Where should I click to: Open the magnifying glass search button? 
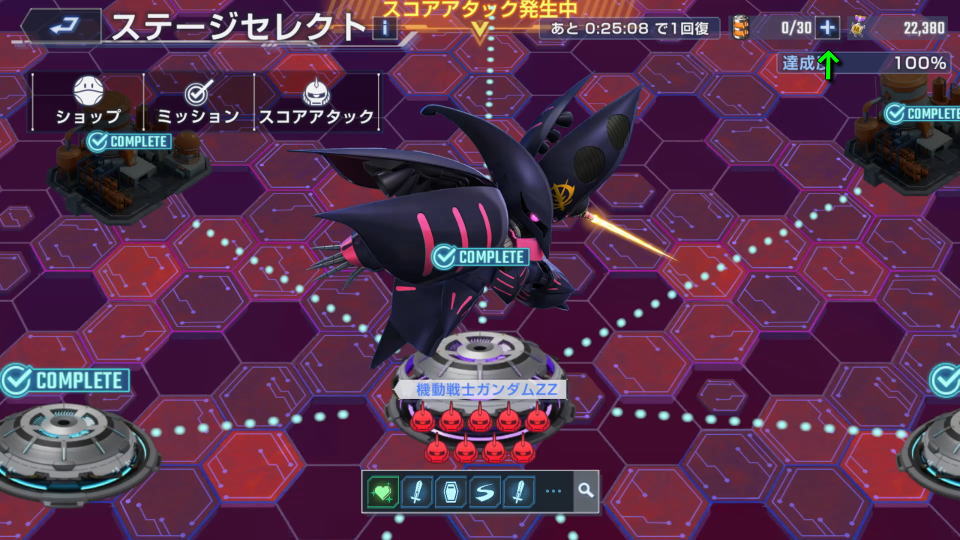585,492
